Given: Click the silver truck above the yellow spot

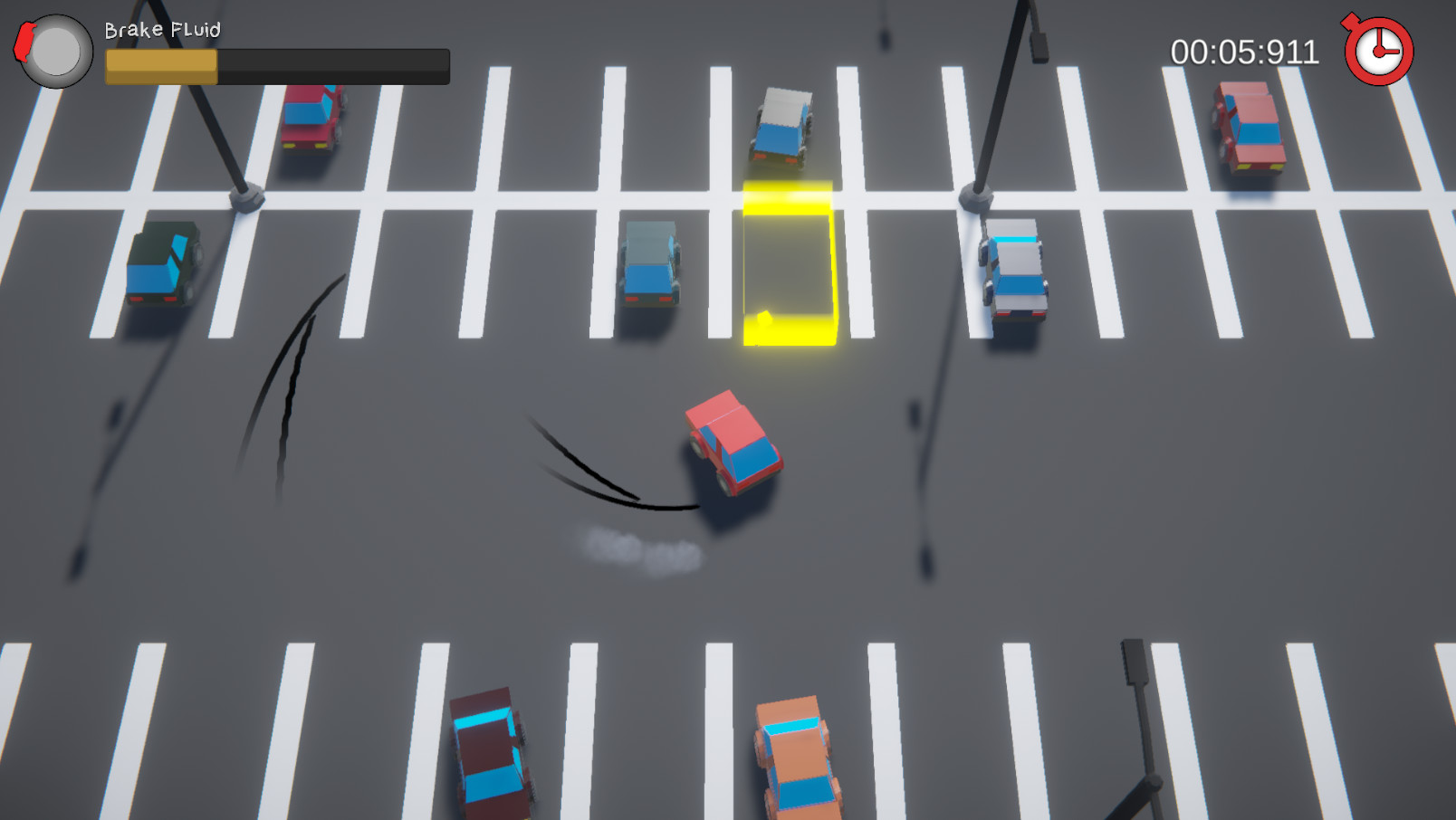Looking at the screenshot, I should (784, 127).
